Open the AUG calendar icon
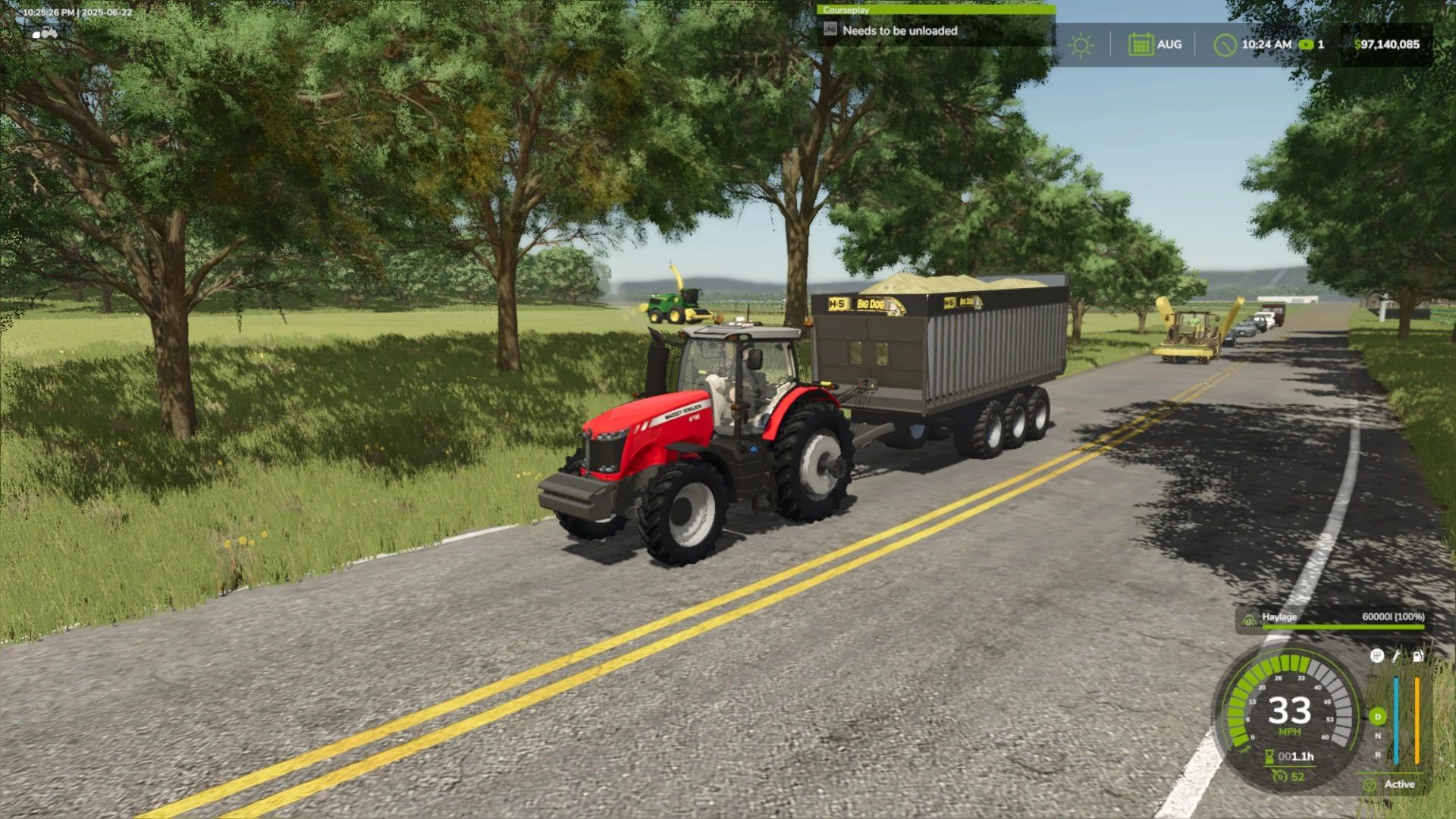The height and width of the screenshot is (819, 1456). tap(1141, 44)
